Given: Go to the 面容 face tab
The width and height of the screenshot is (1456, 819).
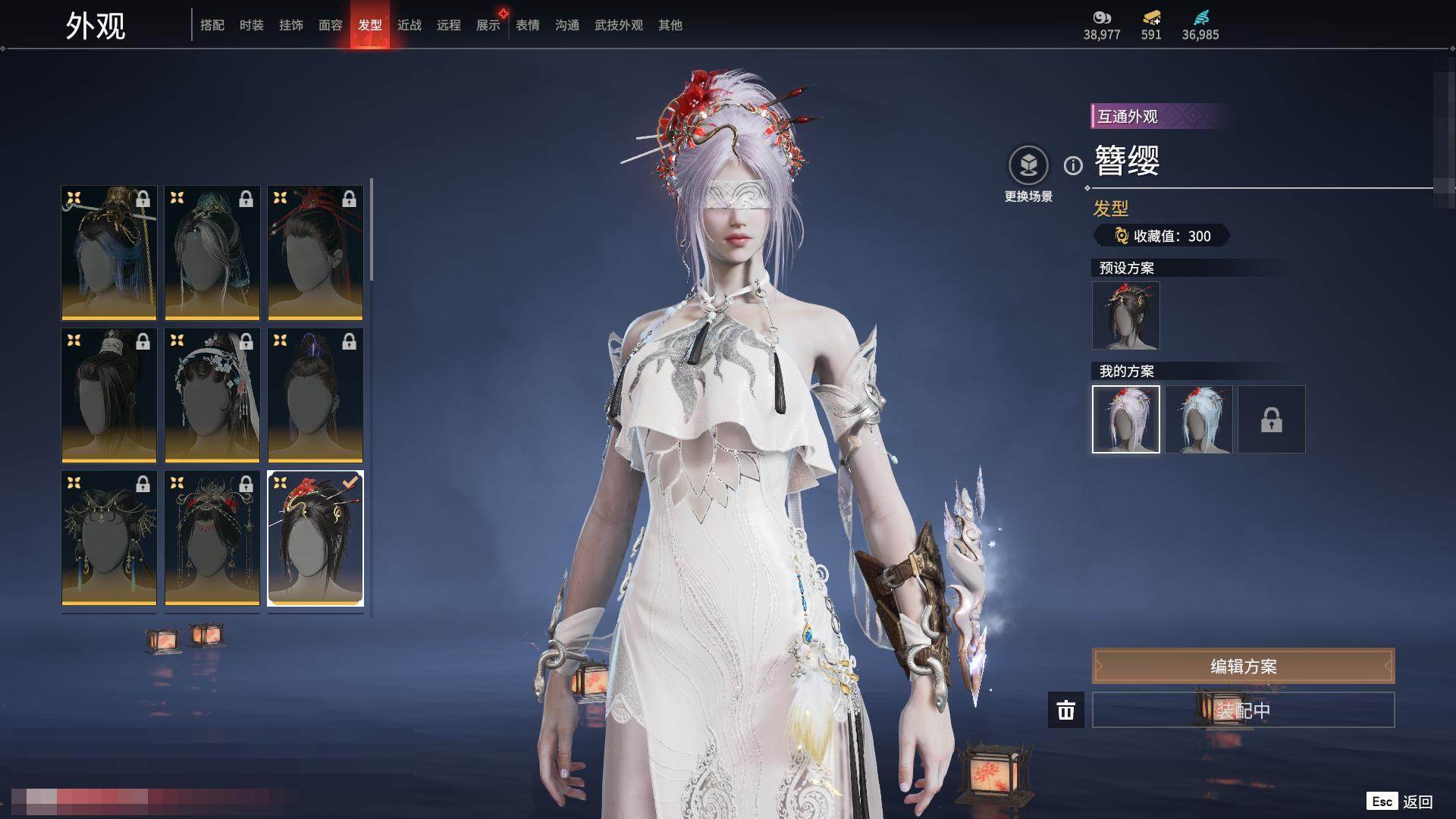Looking at the screenshot, I should point(331,25).
